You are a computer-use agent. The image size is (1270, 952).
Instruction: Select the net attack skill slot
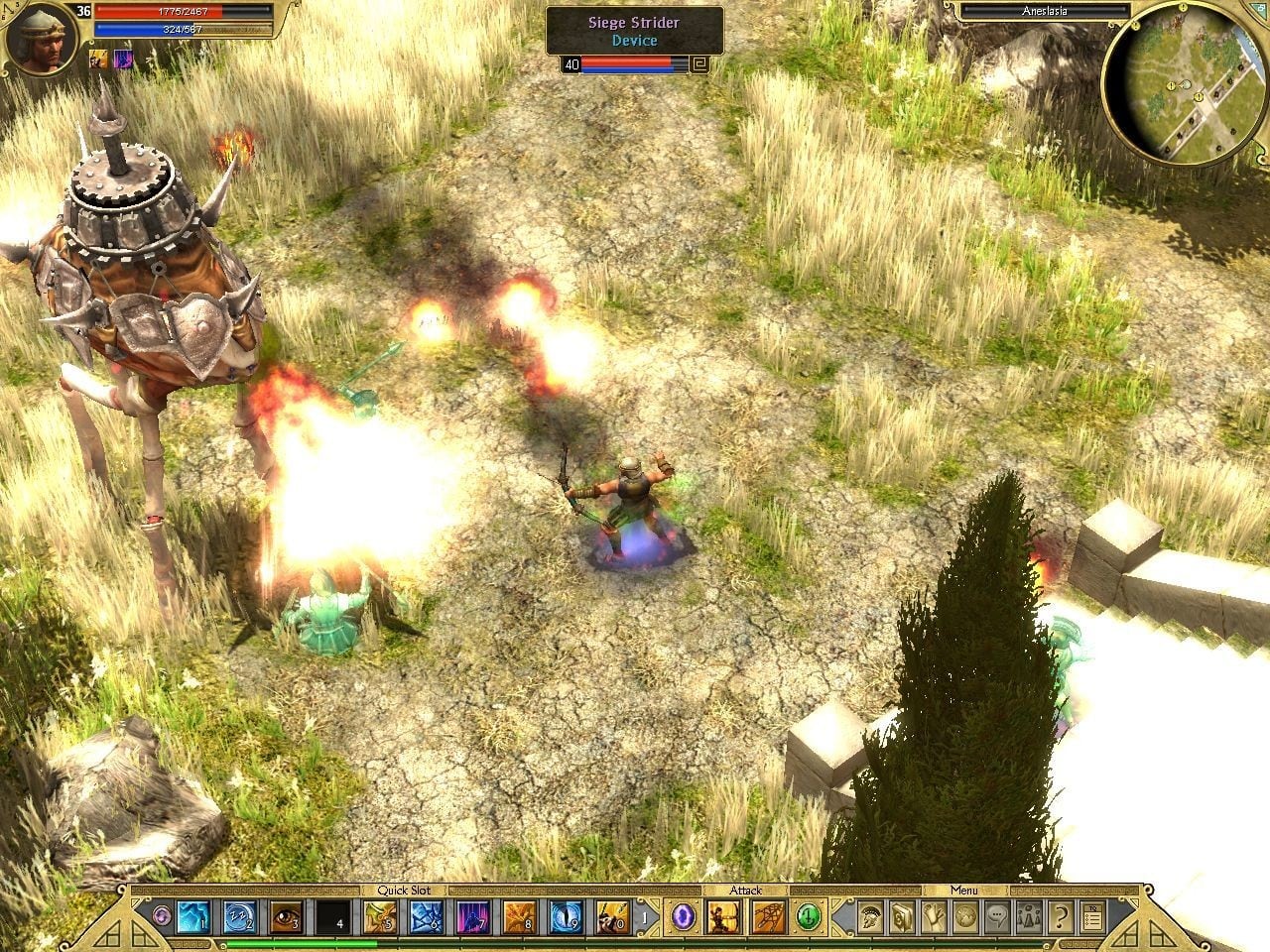[x=767, y=917]
